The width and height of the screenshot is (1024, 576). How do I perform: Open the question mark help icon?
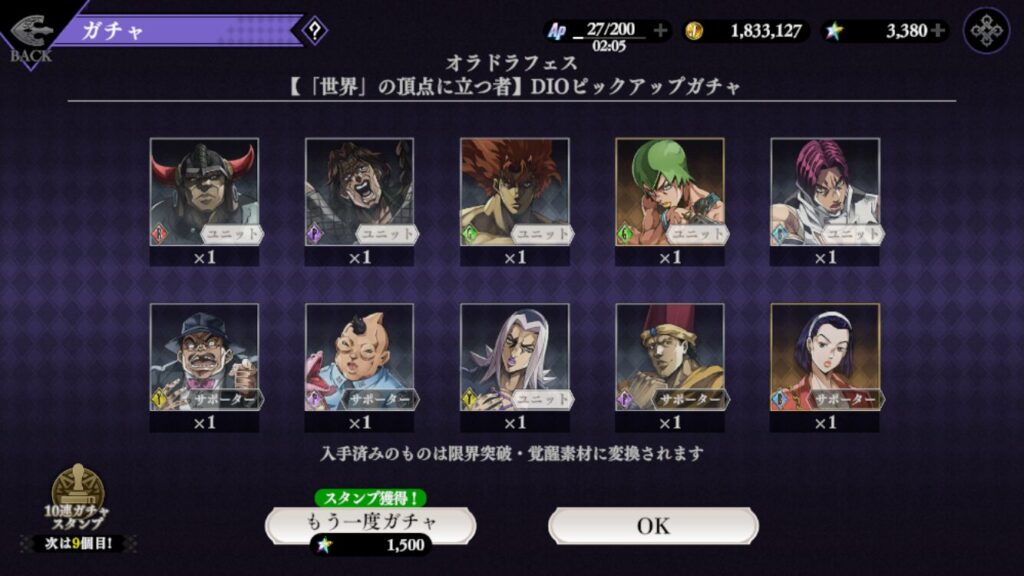click(315, 31)
